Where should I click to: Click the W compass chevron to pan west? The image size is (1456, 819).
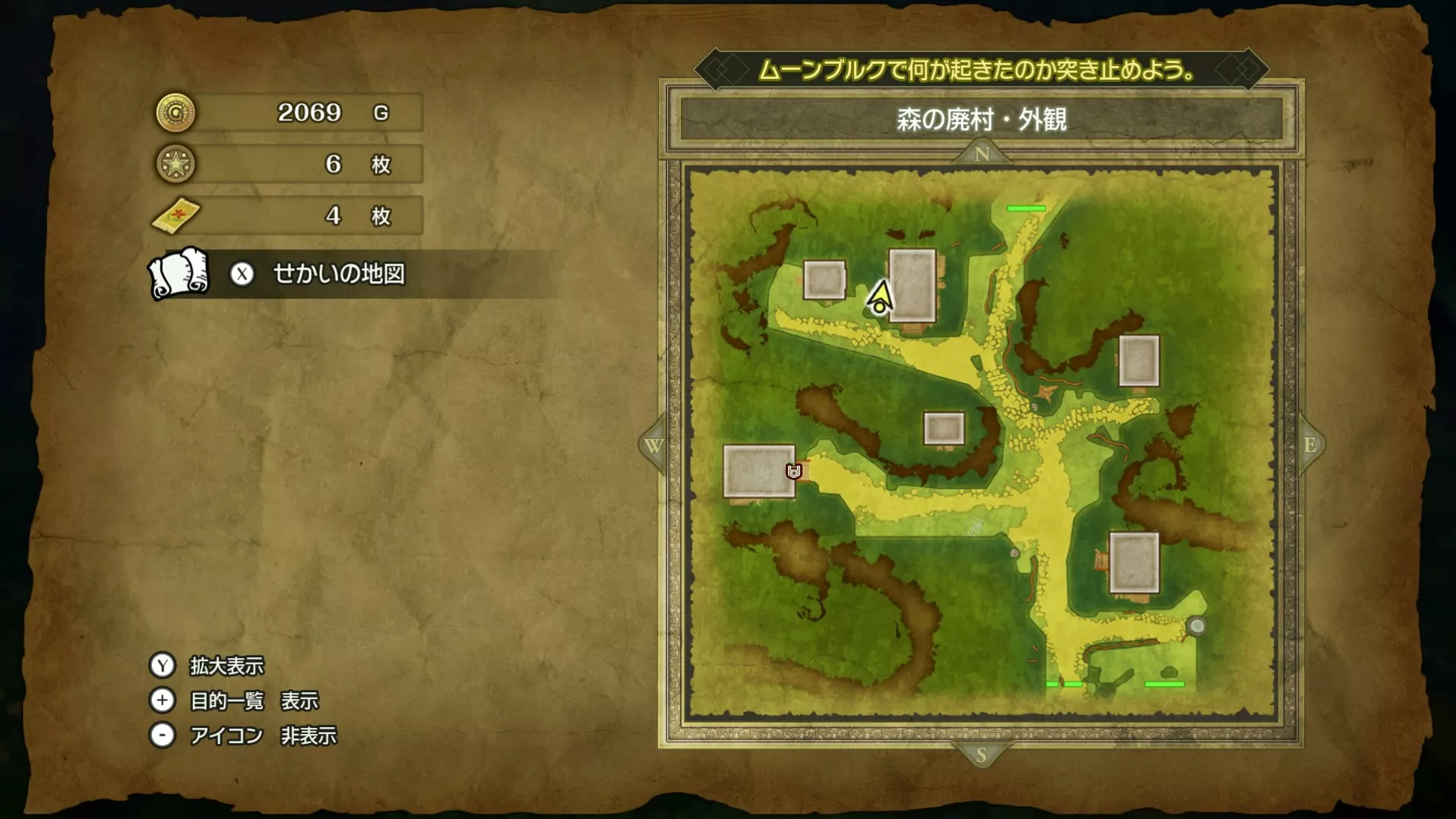click(655, 446)
